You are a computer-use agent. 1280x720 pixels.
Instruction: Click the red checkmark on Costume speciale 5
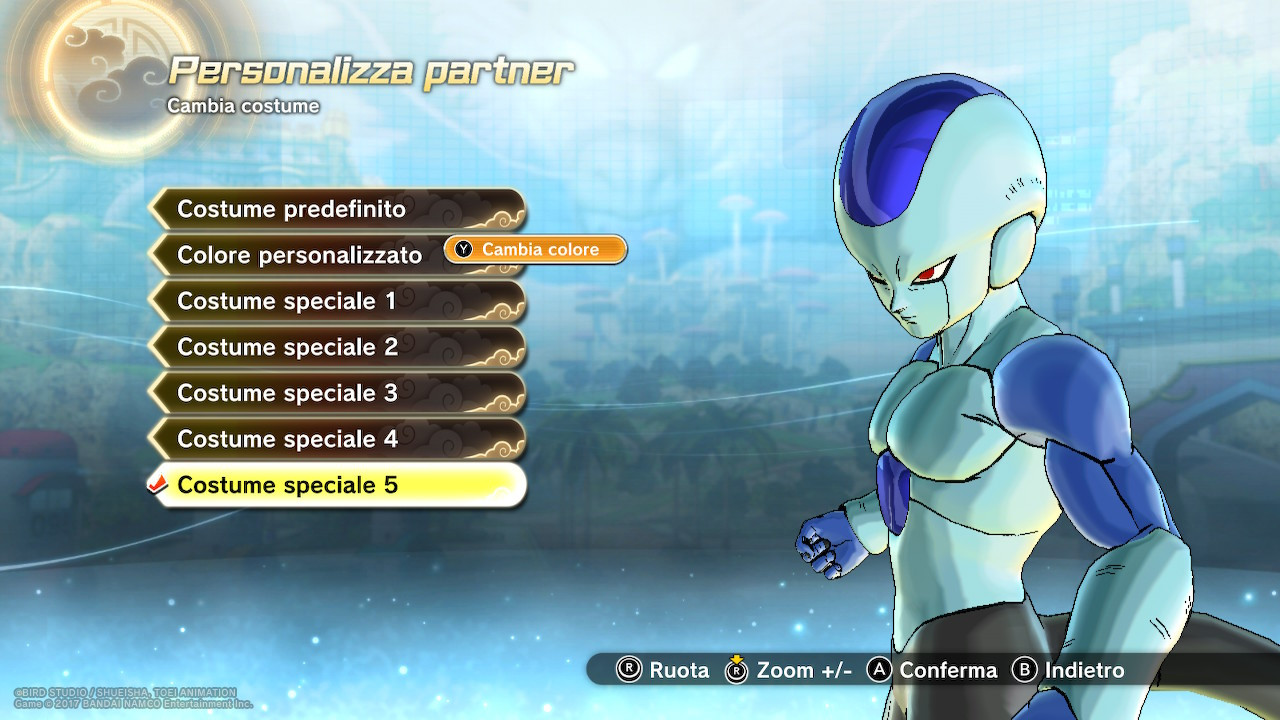[x=158, y=484]
